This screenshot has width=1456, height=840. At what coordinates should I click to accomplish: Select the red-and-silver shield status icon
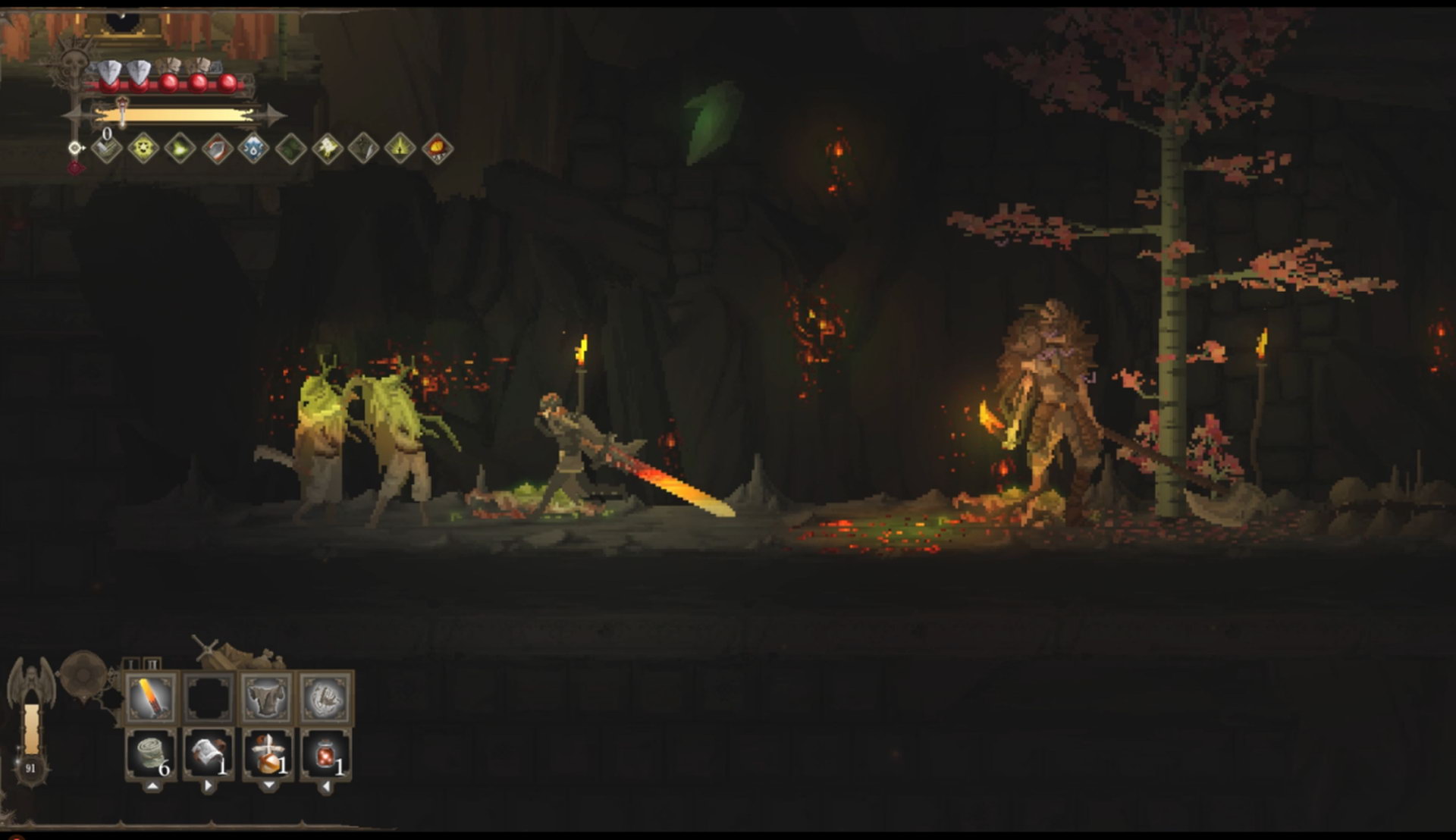(217, 148)
